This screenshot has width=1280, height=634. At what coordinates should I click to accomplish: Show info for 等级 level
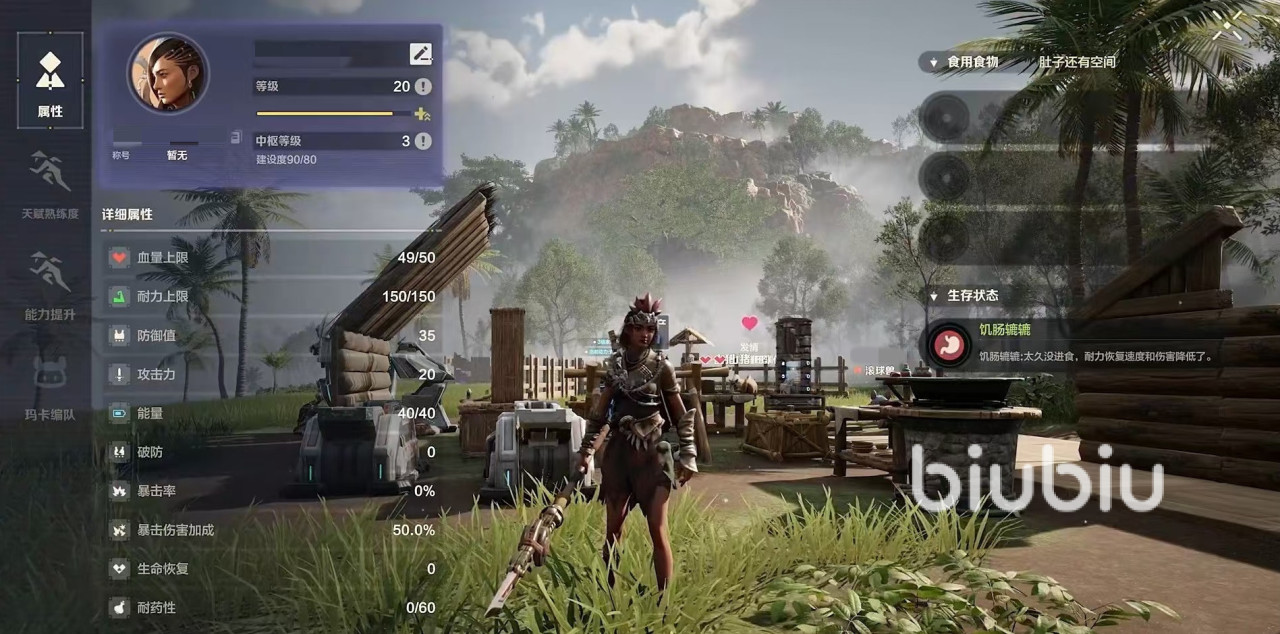(423, 87)
